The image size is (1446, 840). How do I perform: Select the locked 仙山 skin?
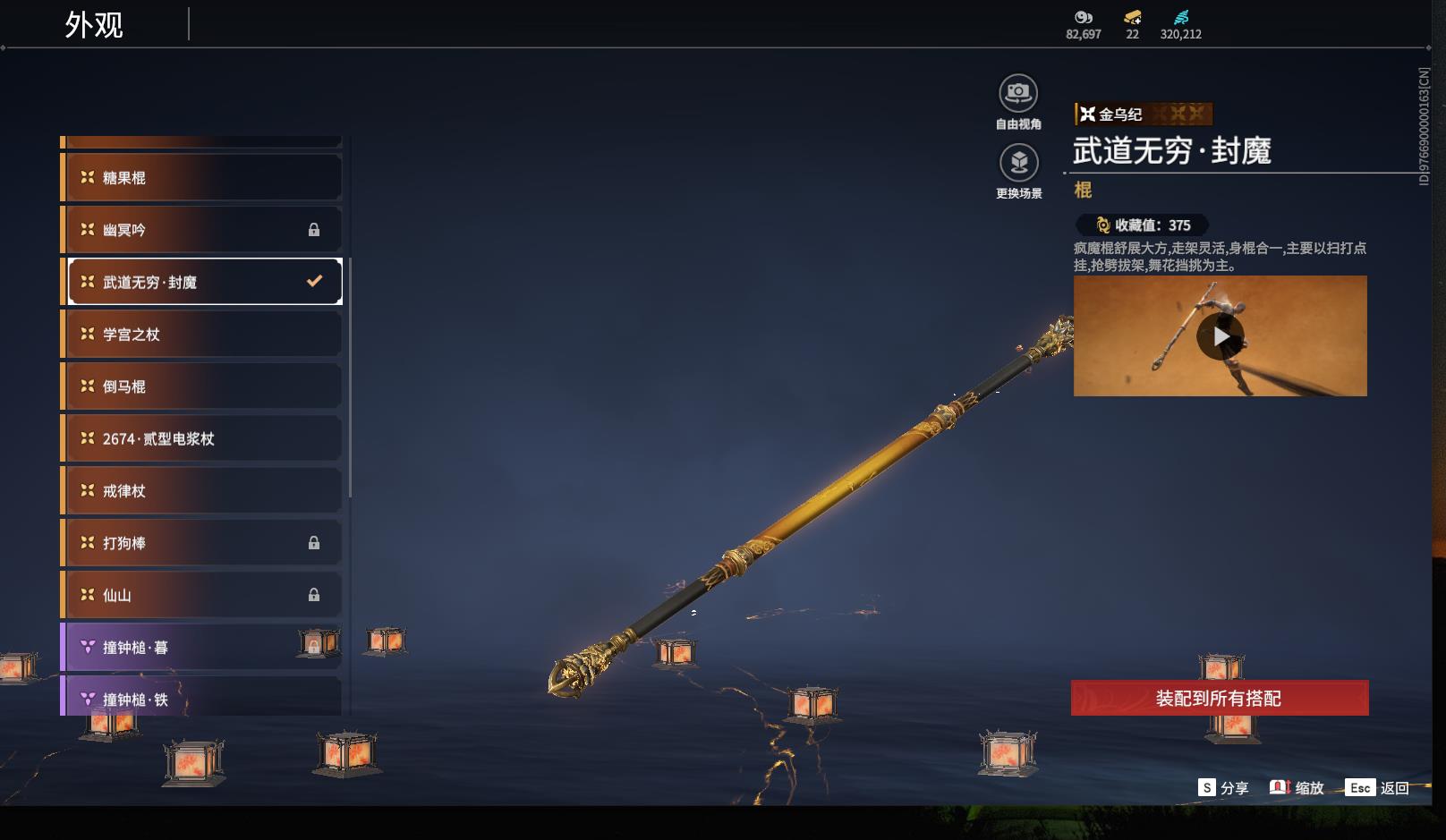[202, 595]
